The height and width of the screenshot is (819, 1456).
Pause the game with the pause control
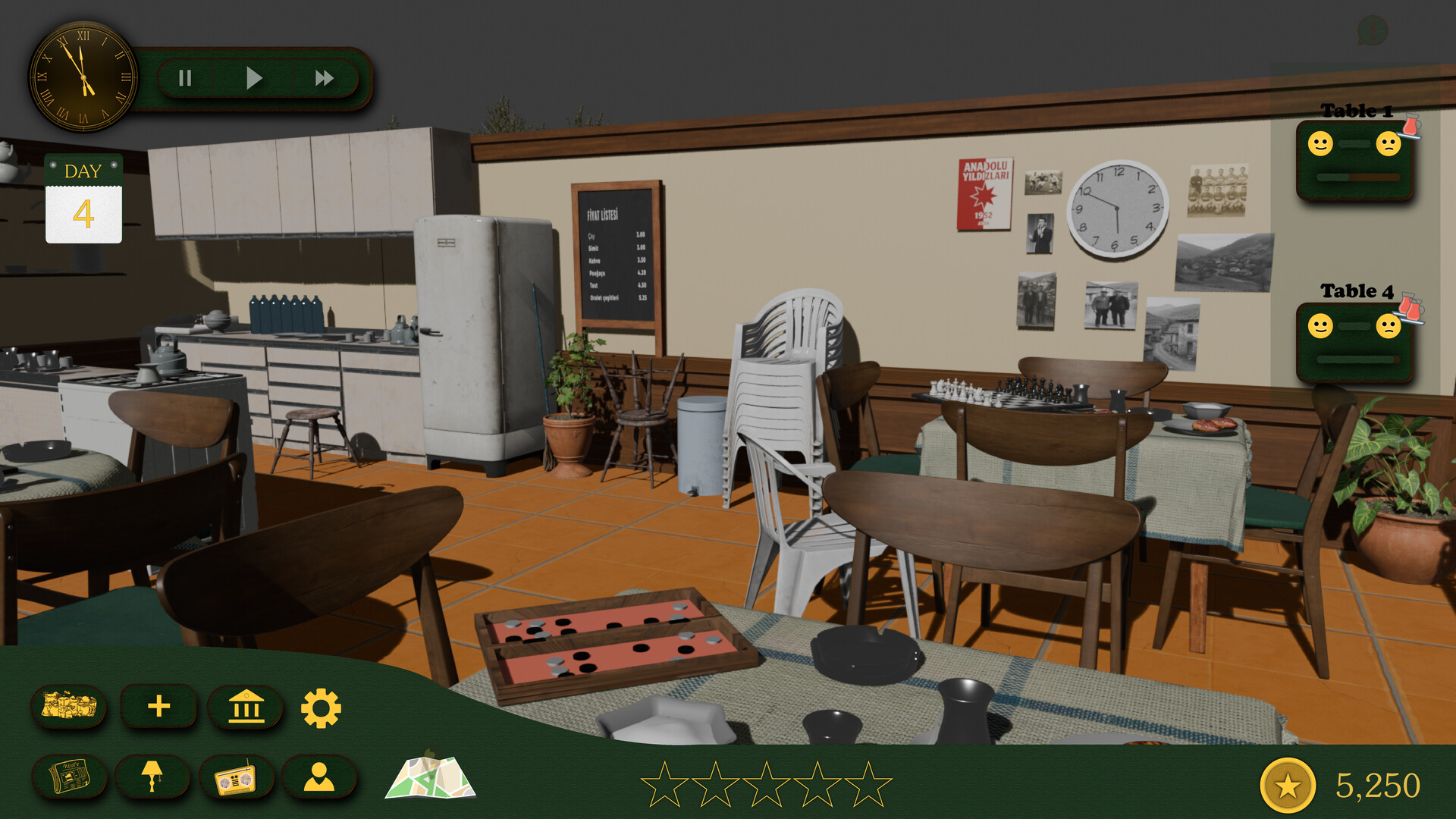(x=184, y=77)
